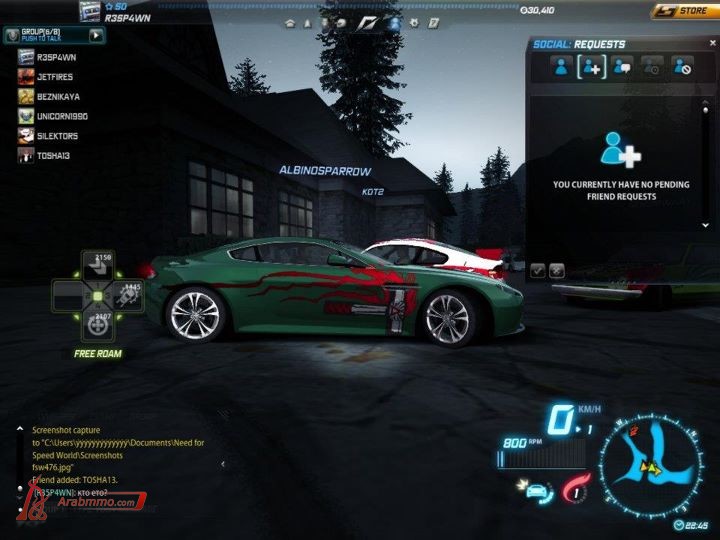Activate the top power-up slot
720x540 pixels.
click(97, 265)
